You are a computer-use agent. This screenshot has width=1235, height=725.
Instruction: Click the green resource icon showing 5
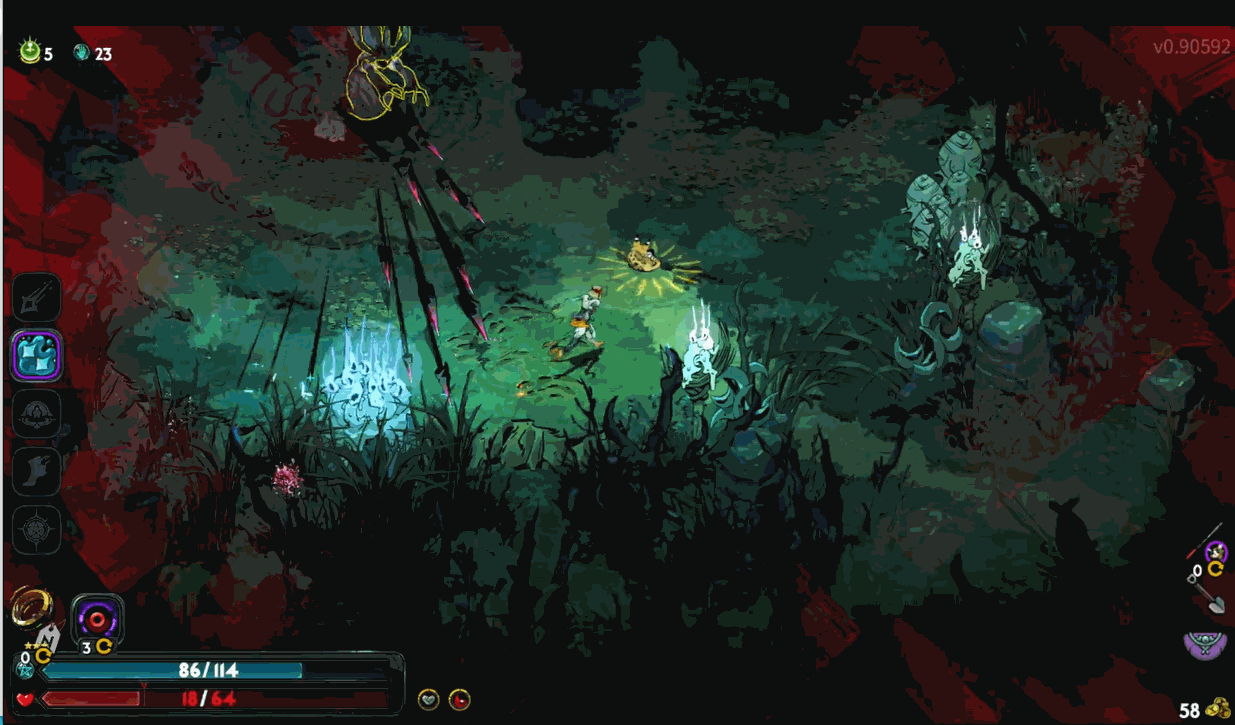coord(30,52)
